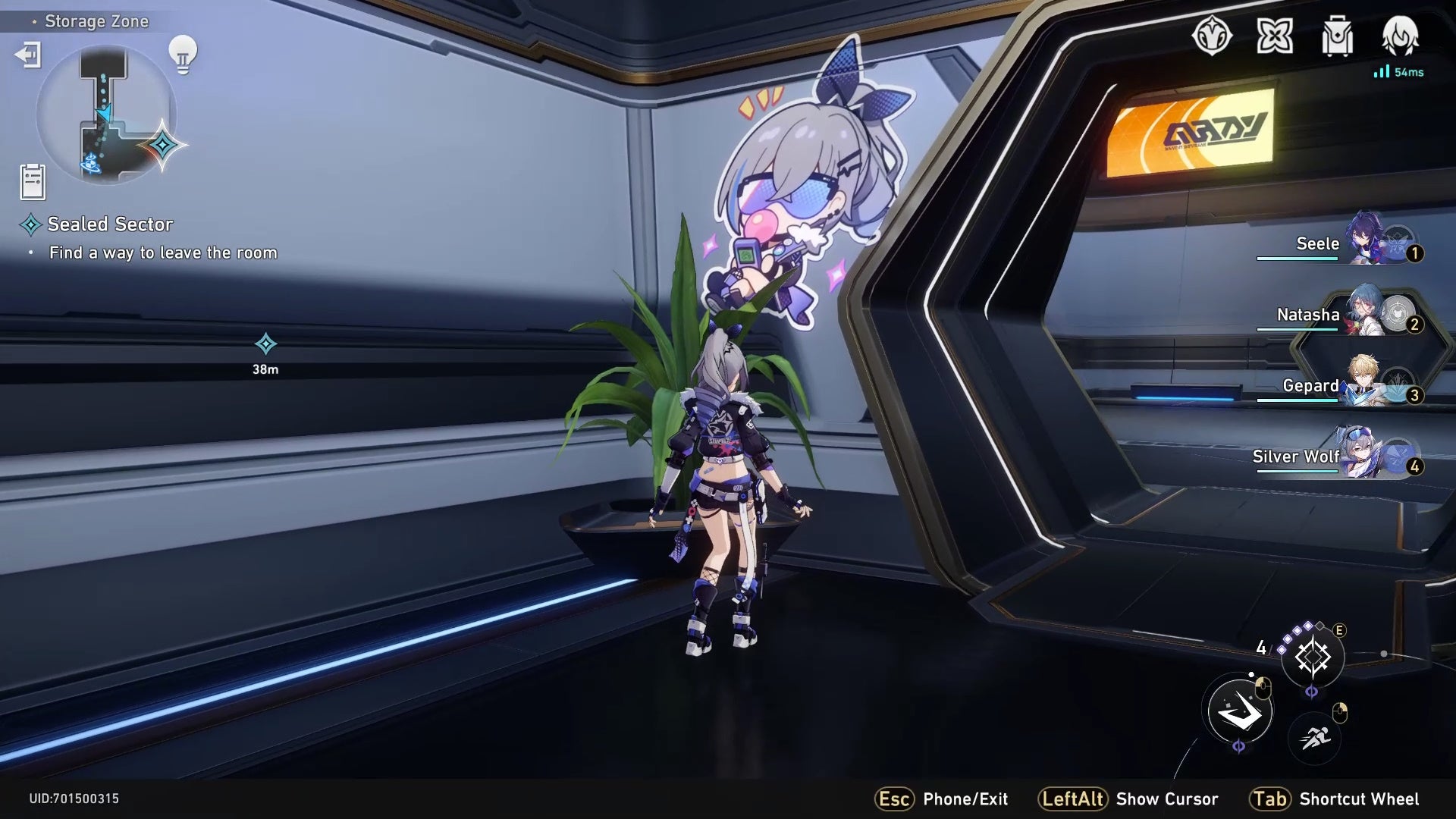Click the objective text about leaving the room
This screenshot has height=819, width=1456.
(163, 253)
